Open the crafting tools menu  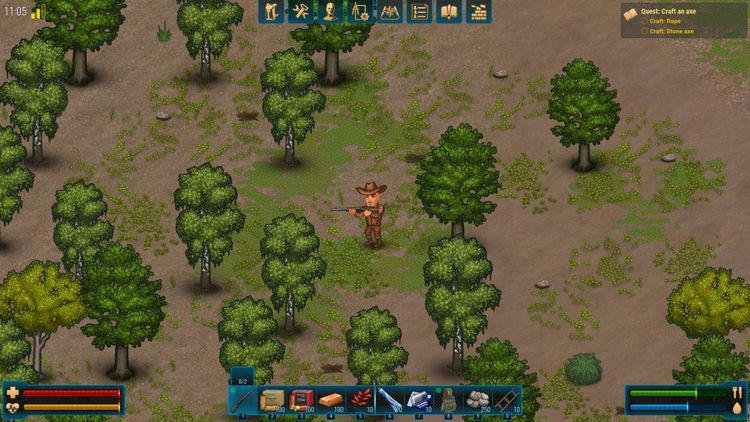click(300, 12)
